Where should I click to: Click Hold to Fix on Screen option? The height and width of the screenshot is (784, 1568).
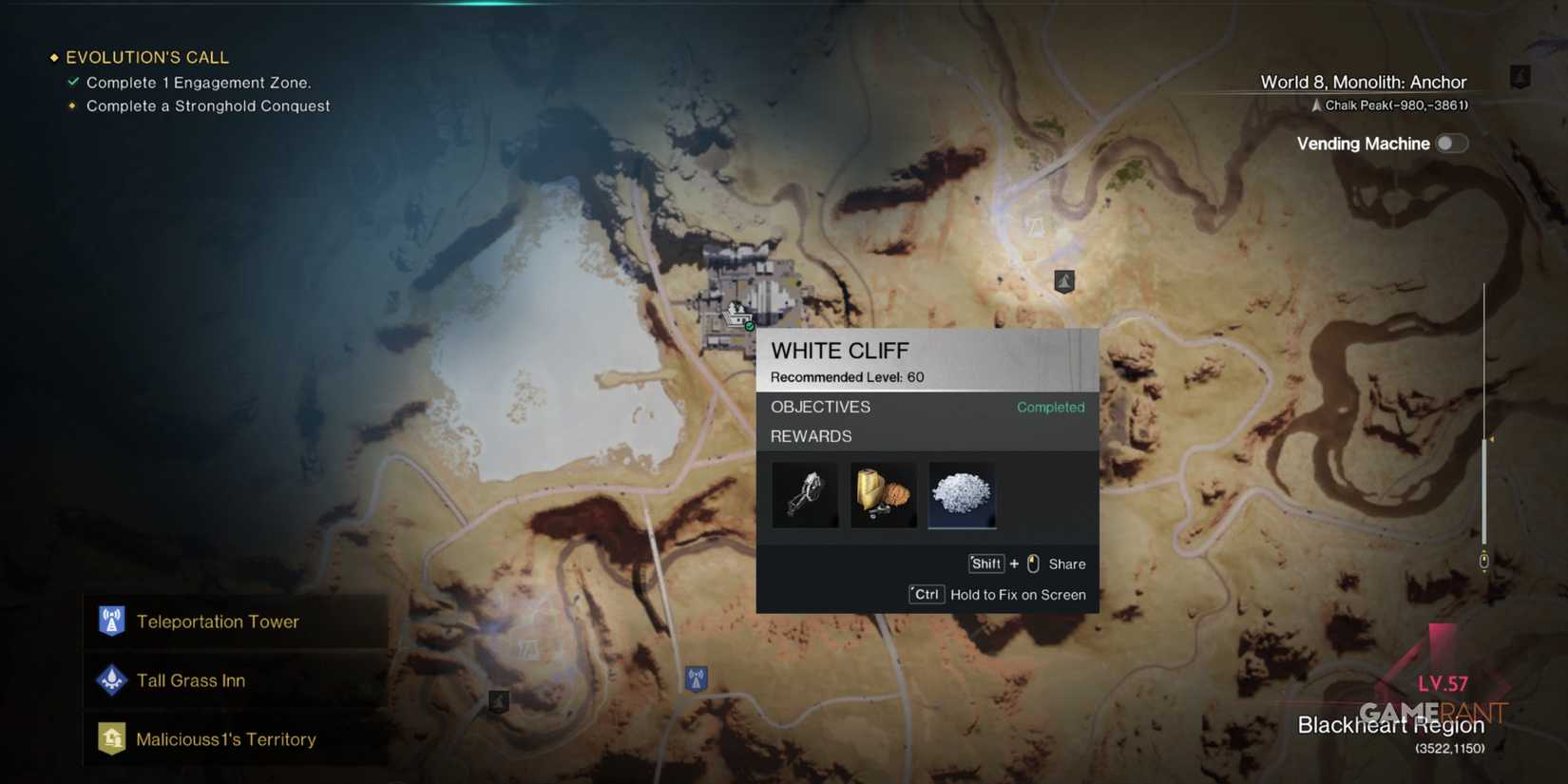tap(1018, 594)
